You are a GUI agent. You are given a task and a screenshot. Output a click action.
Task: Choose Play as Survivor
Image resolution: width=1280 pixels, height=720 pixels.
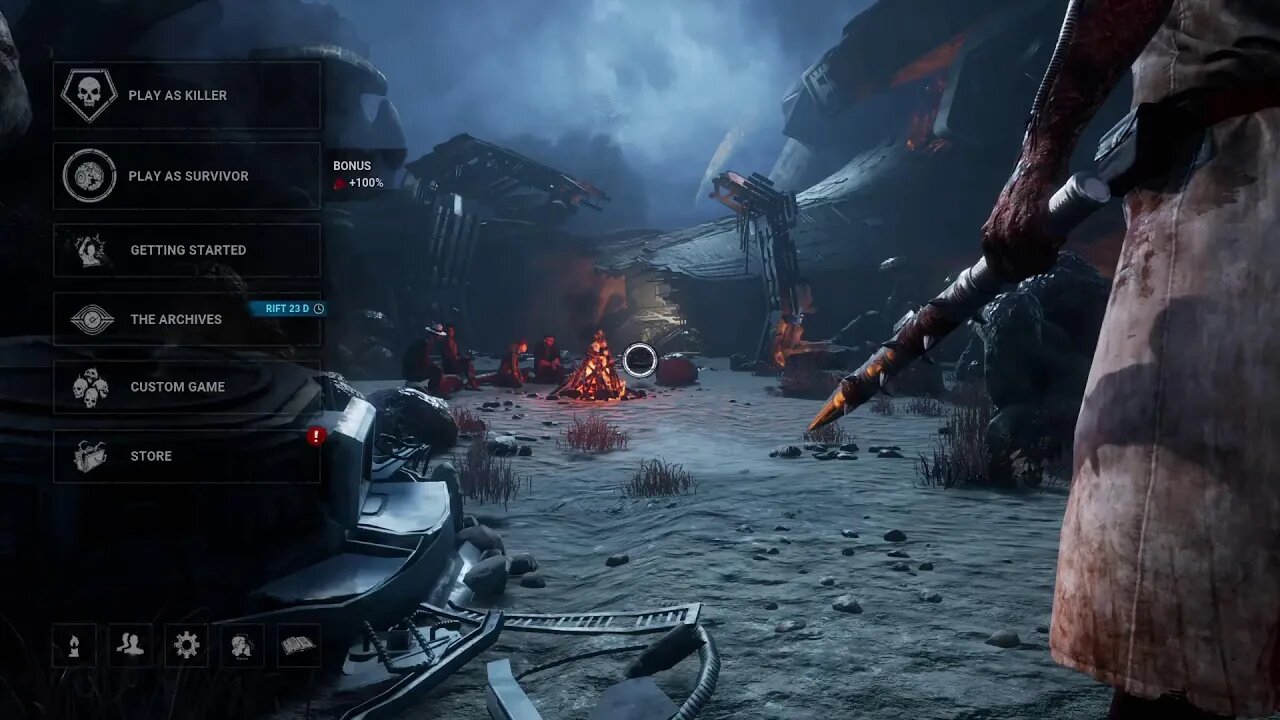(187, 176)
